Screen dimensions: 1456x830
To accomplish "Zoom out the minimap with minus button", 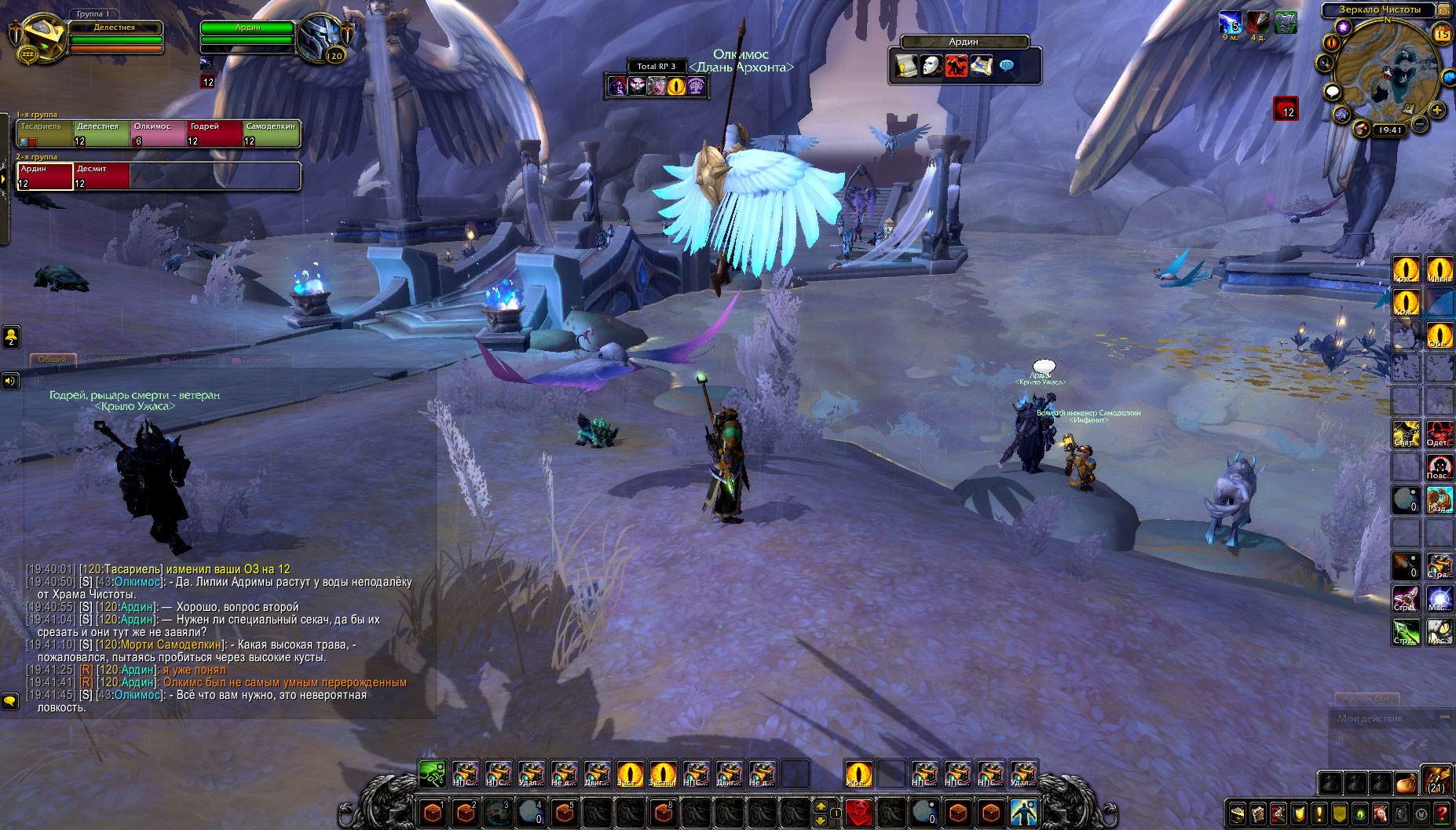I will pyautogui.click(x=1420, y=124).
